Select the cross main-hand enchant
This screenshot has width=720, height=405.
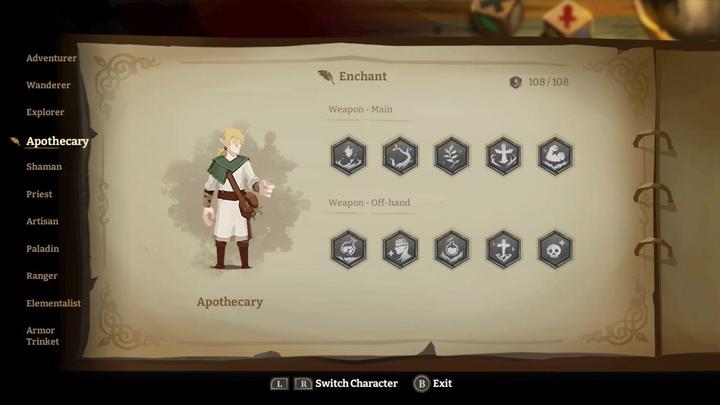503,156
